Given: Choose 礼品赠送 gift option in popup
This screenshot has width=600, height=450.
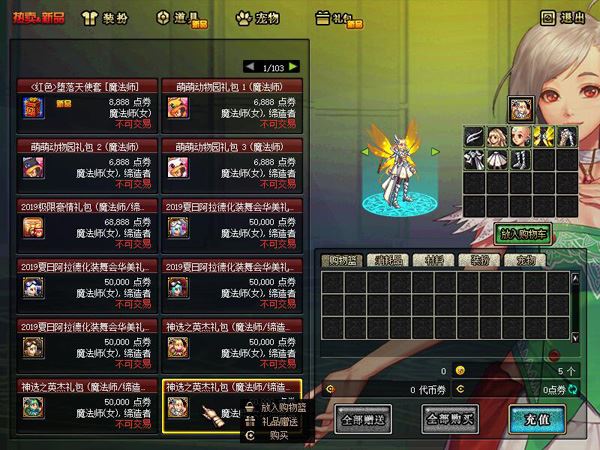Looking at the screenshot, I should (x=279, y=421).
